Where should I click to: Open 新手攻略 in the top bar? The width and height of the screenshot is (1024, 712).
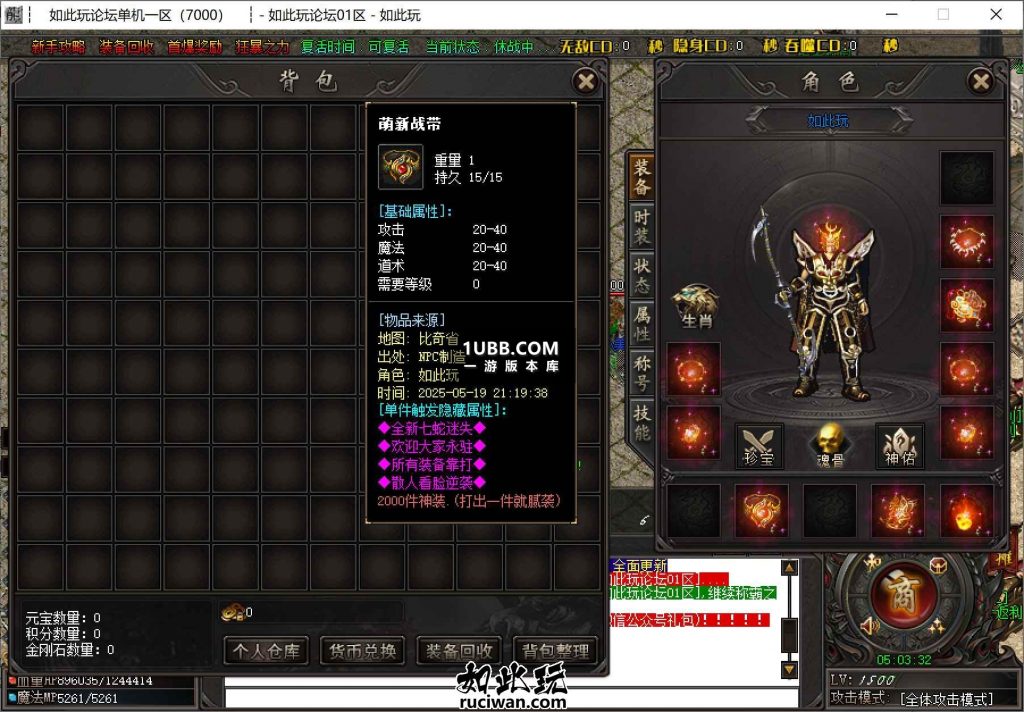coord(58,47)
